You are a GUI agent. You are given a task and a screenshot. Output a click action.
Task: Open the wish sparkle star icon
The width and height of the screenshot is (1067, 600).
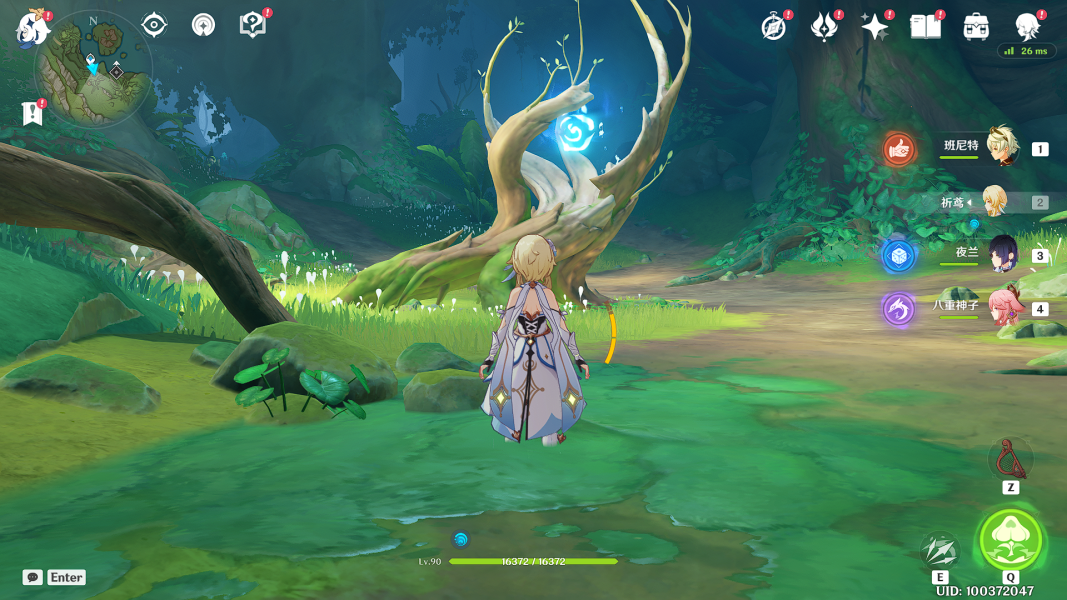tap(875, 27)
